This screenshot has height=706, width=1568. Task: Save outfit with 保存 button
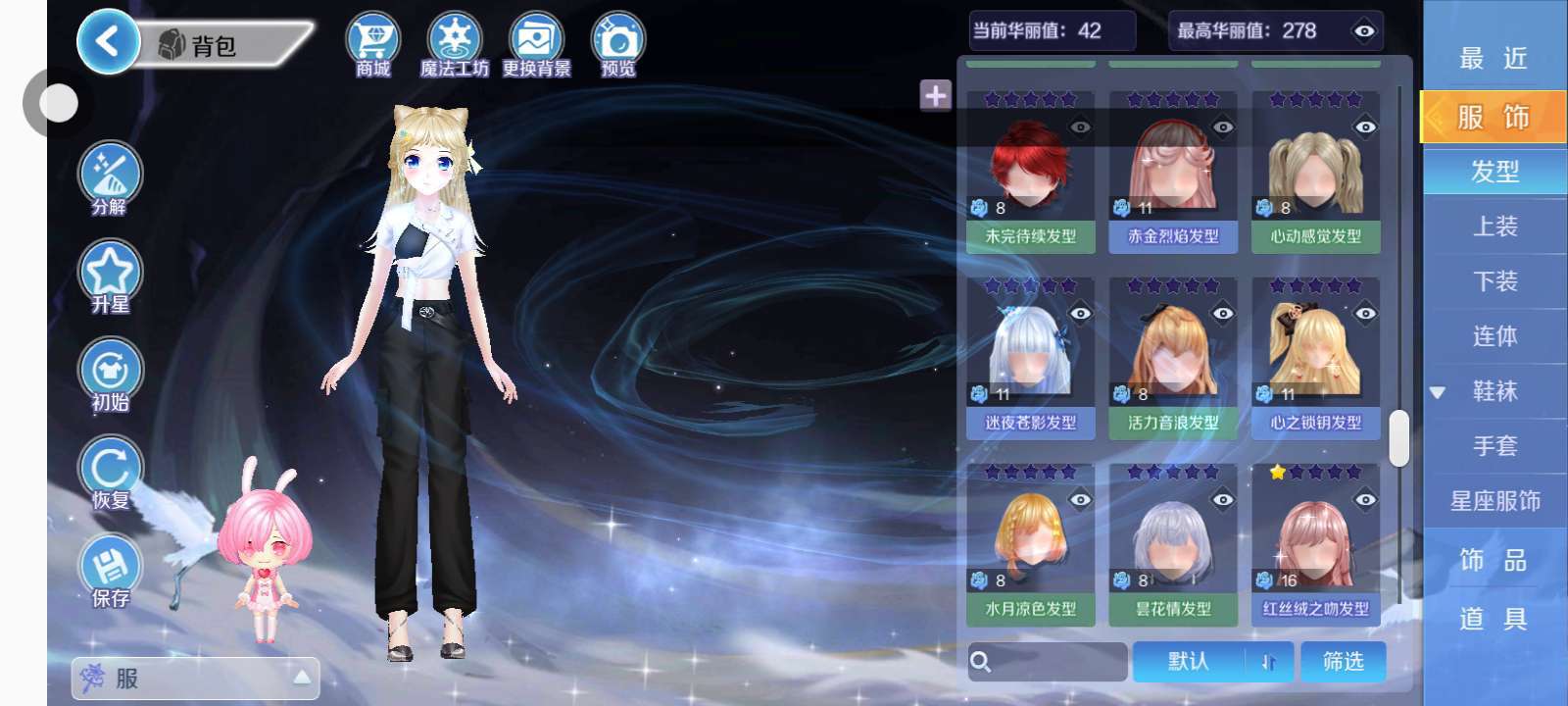tap(110, 570)
